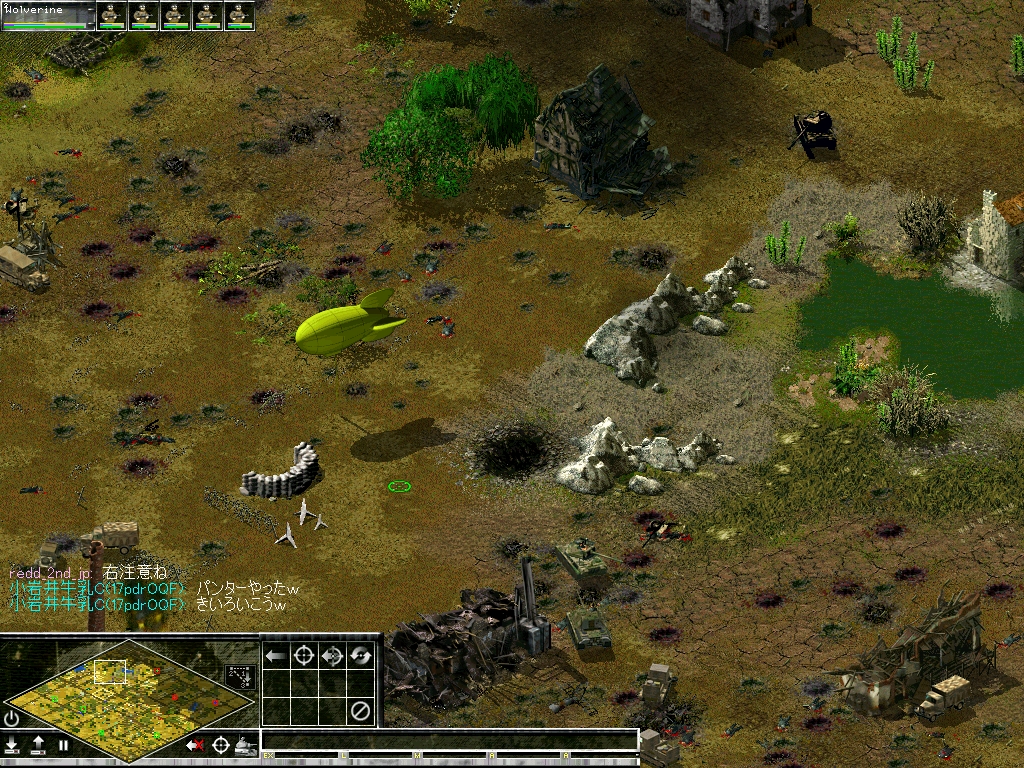Image resolution: width=1024 pixels, height=768 pixels.
Task: Click the up-arrow load icon
Action: click(38, 745)
